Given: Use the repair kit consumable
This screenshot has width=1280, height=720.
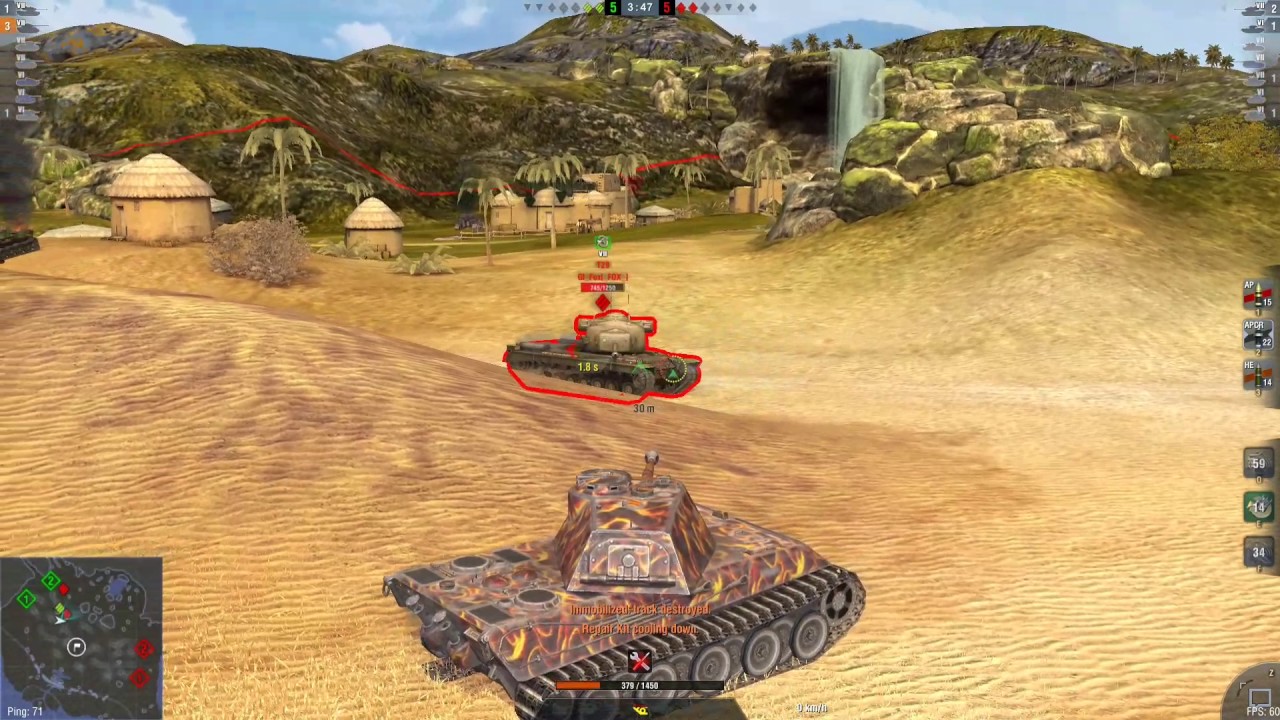Looking at the screenshot, I should (x=1258, y=463).
